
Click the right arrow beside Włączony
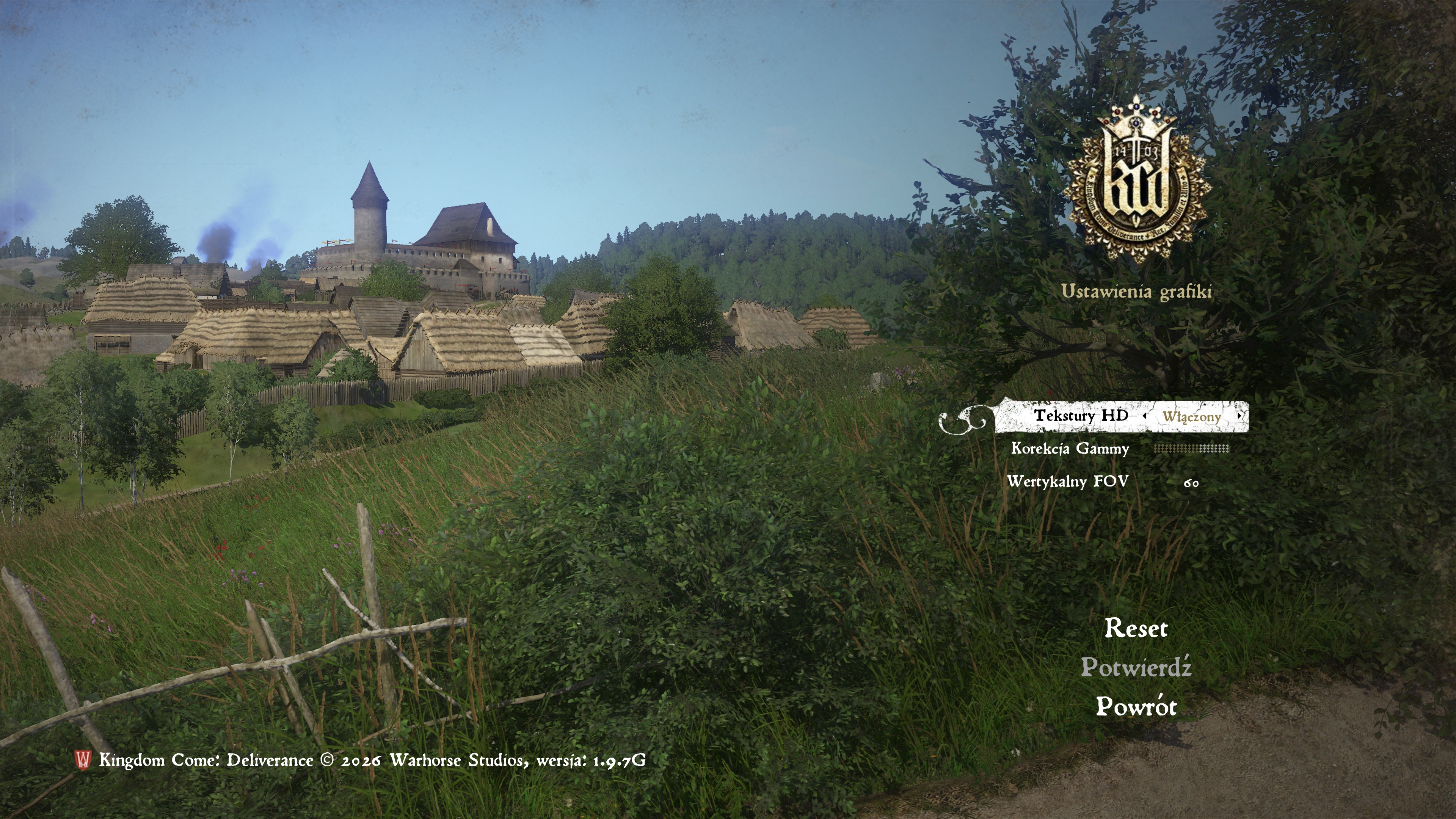click(x=1239, y=416)
